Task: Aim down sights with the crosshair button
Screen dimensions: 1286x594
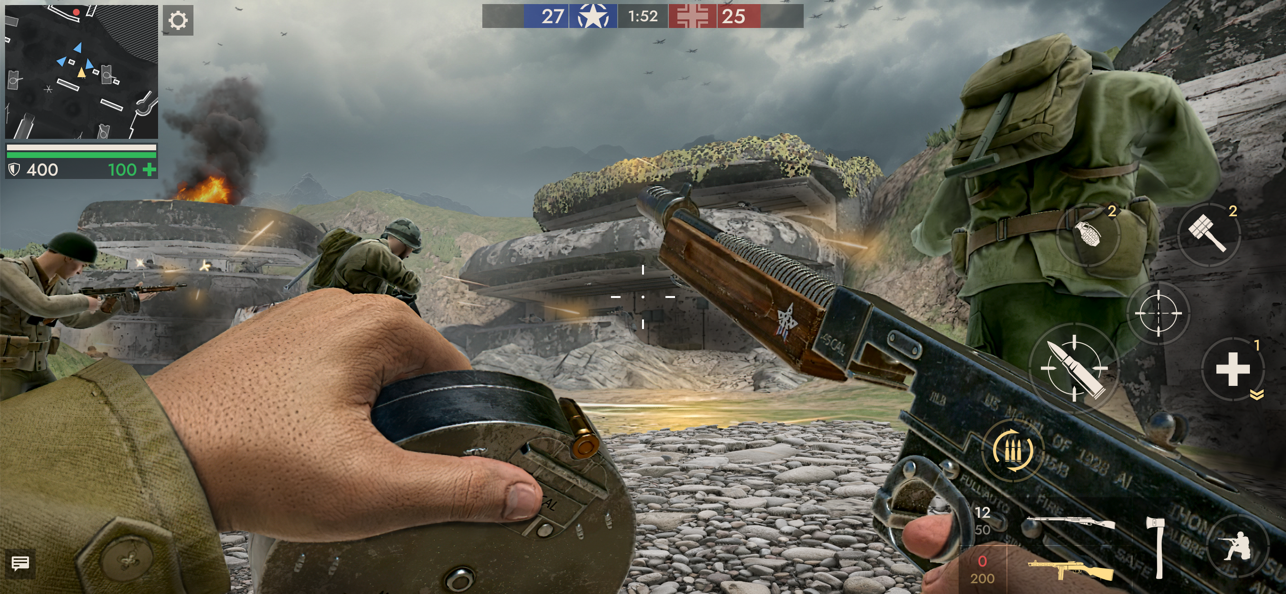Action: (x=1158, y=313)
